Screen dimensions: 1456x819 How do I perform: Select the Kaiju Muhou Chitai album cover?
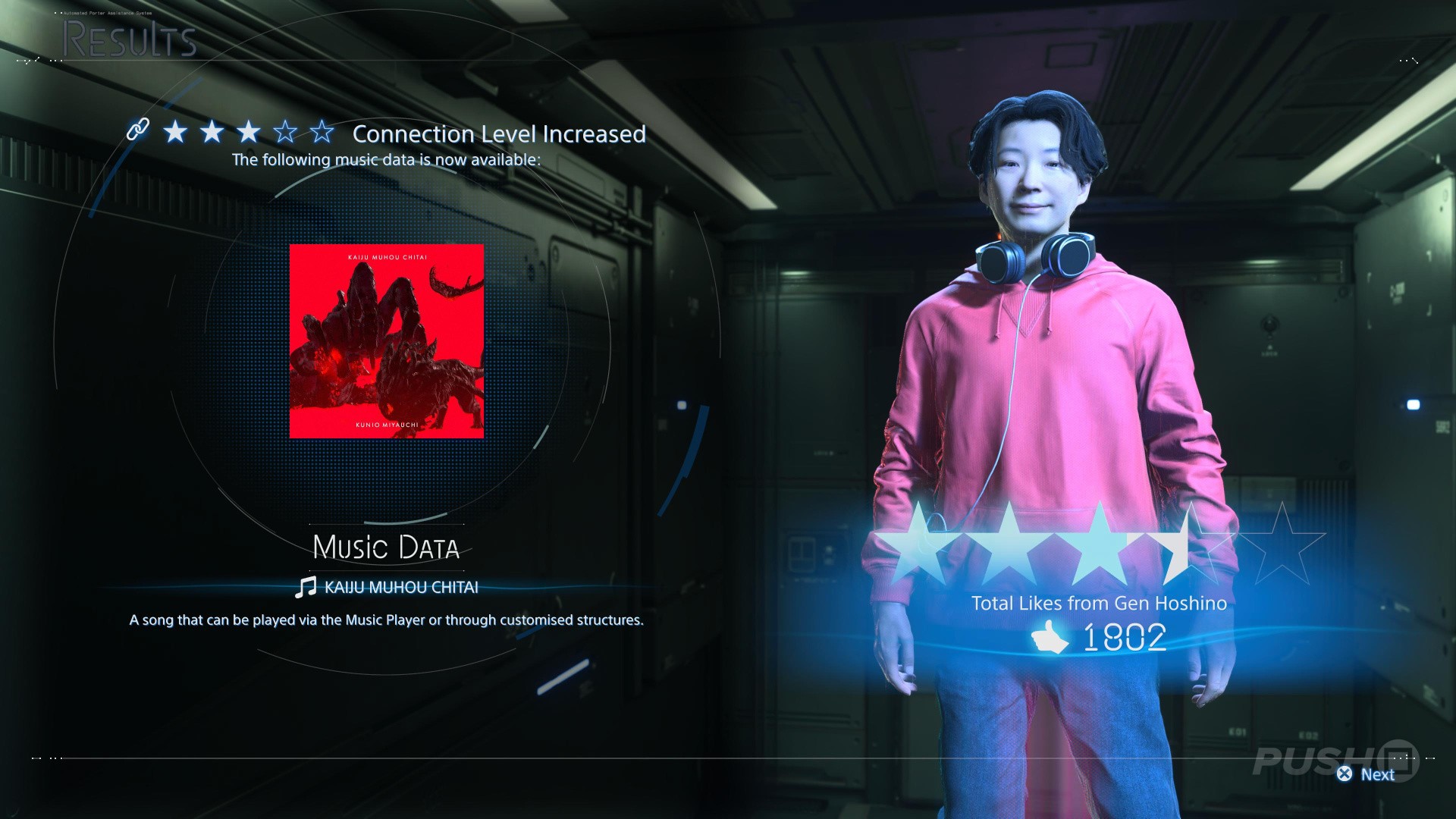click(x=387, y=341)
